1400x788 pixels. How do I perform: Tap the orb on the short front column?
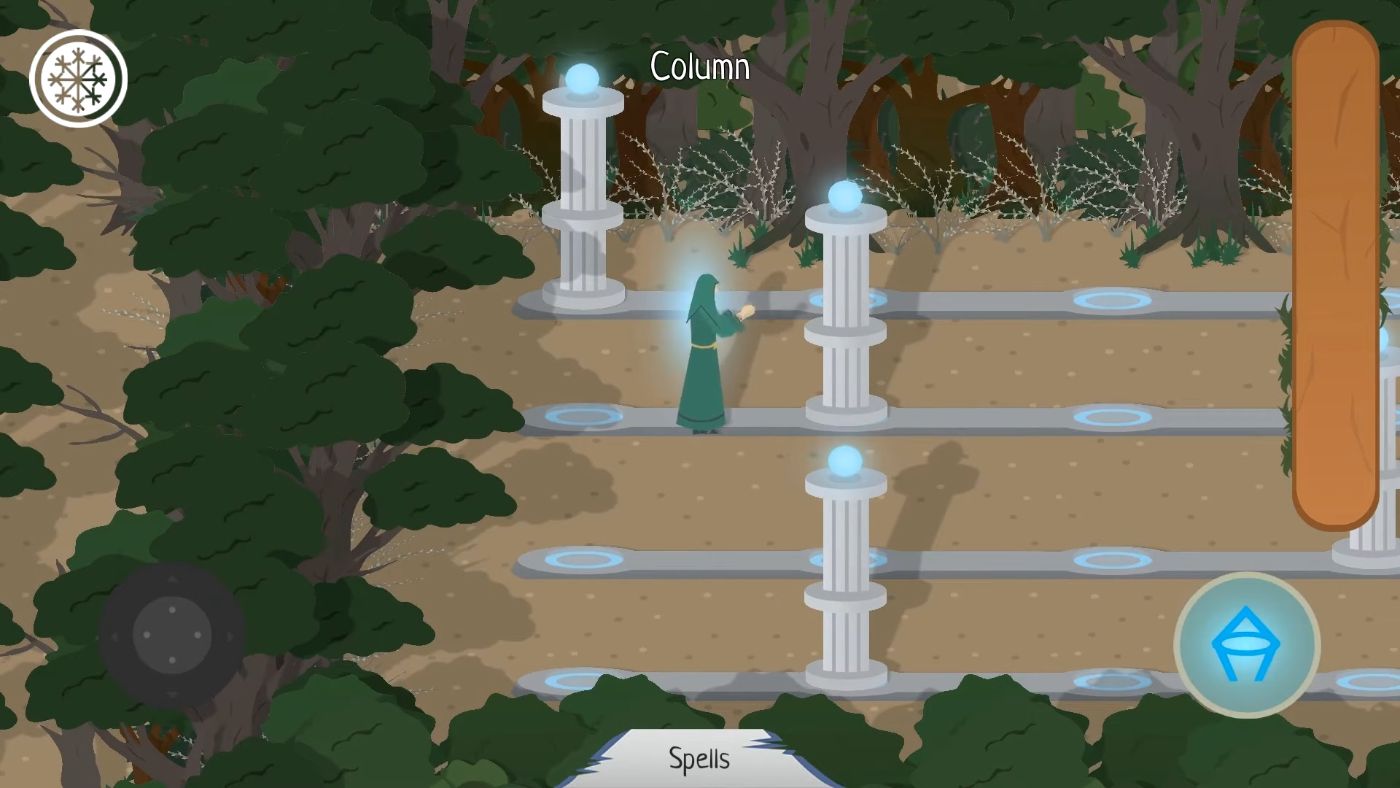[x=846, y=462]
